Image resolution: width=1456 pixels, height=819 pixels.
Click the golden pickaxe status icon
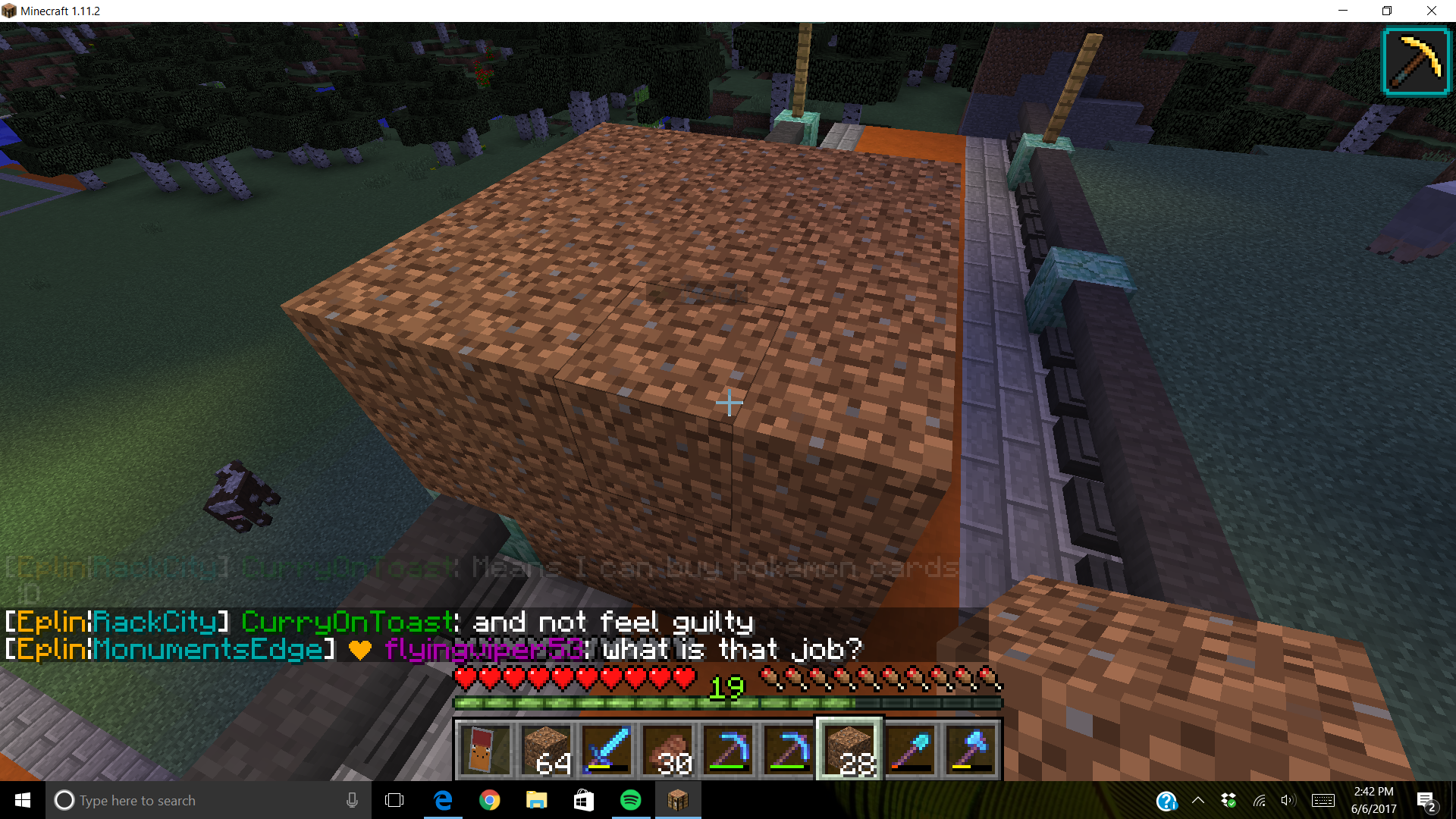tap(1415, 62)
